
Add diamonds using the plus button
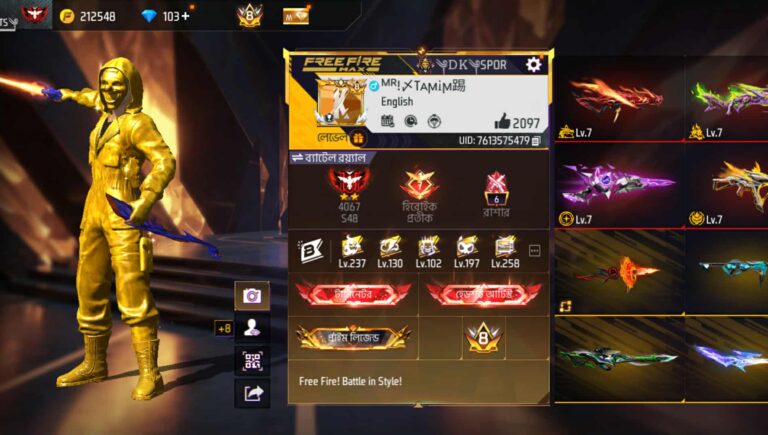(x=185, y=16)
